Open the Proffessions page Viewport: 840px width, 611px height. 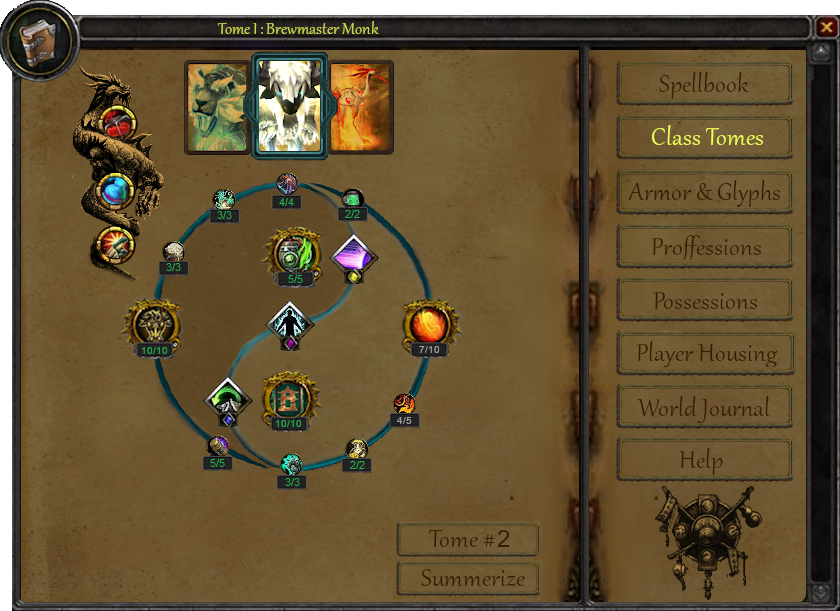click(x=703, y=247)
